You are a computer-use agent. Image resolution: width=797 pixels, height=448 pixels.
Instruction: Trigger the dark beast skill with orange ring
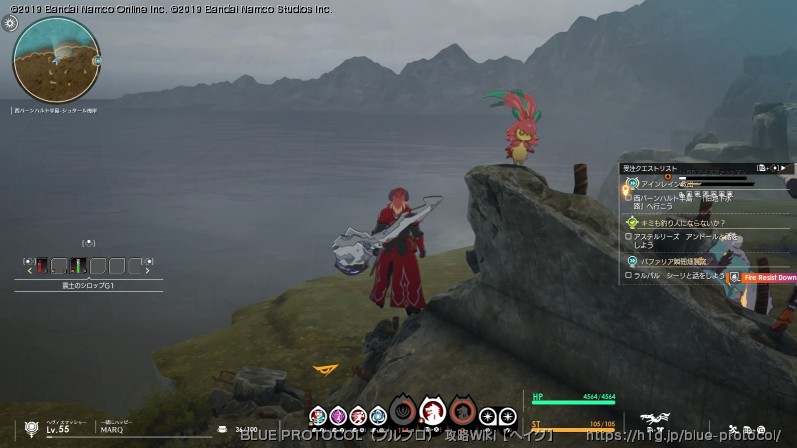pos(462,410)
